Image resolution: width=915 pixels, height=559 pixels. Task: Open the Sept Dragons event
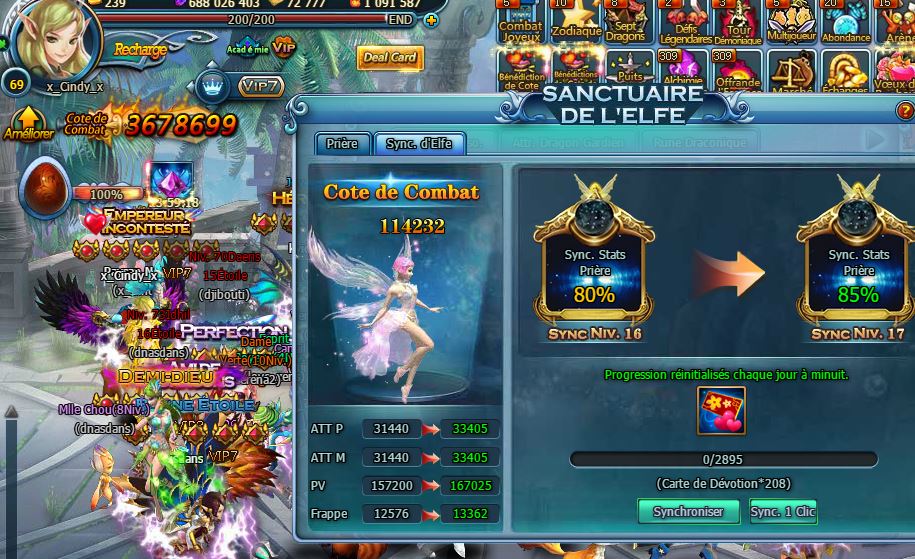628,20
